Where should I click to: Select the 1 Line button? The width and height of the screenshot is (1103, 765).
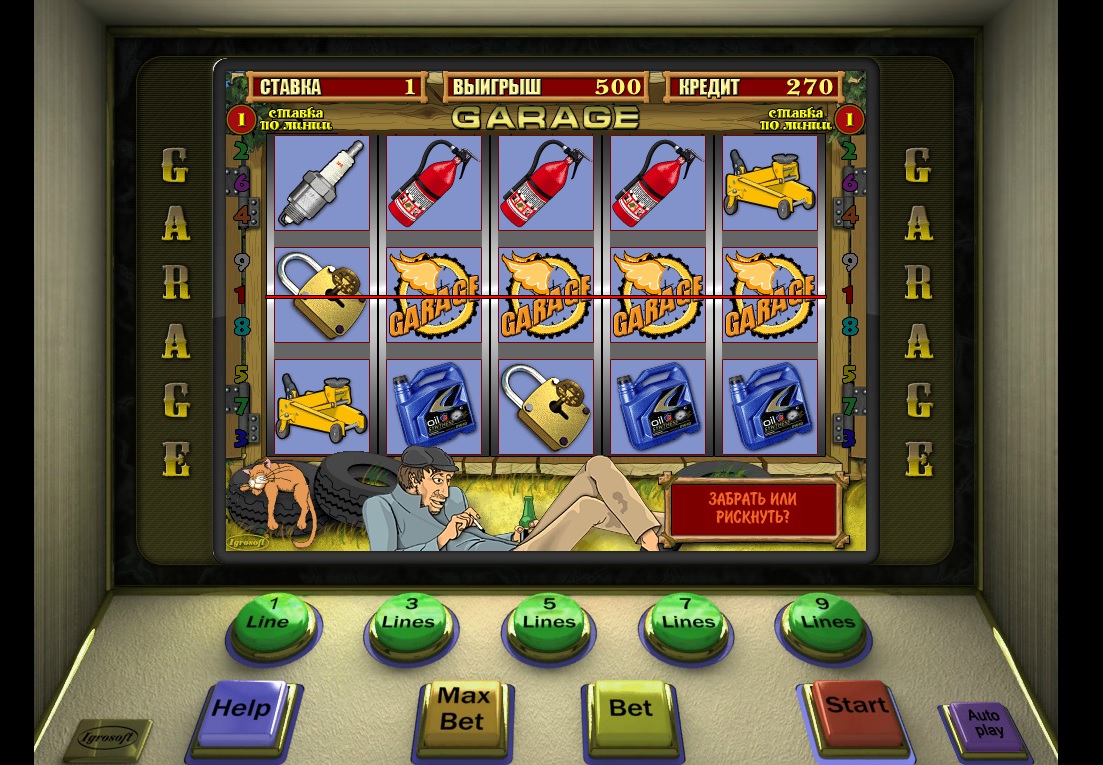[267, 614]
